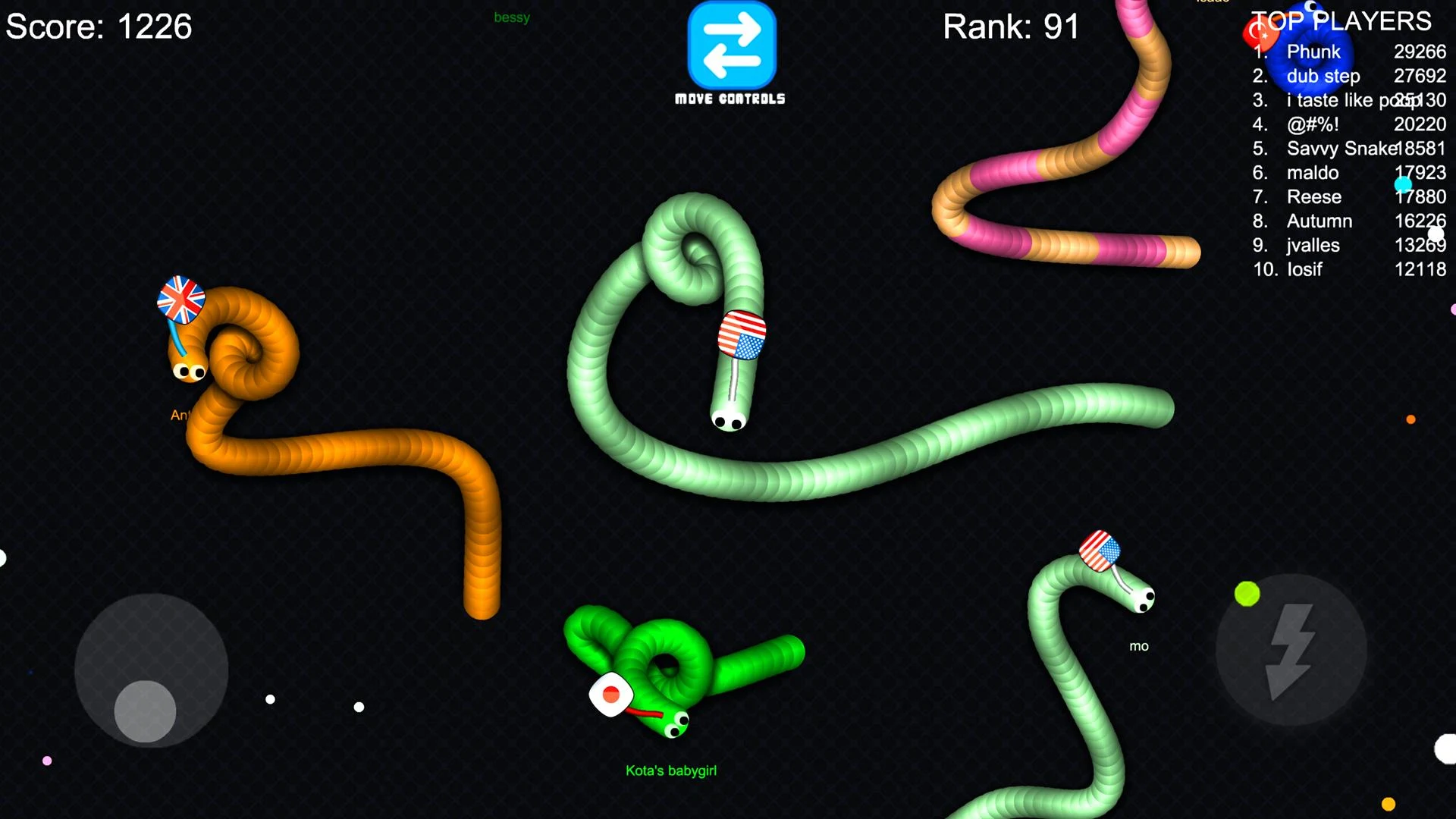
Task: Click Phunk at the top of the leaderboard
Action: 1314,52
